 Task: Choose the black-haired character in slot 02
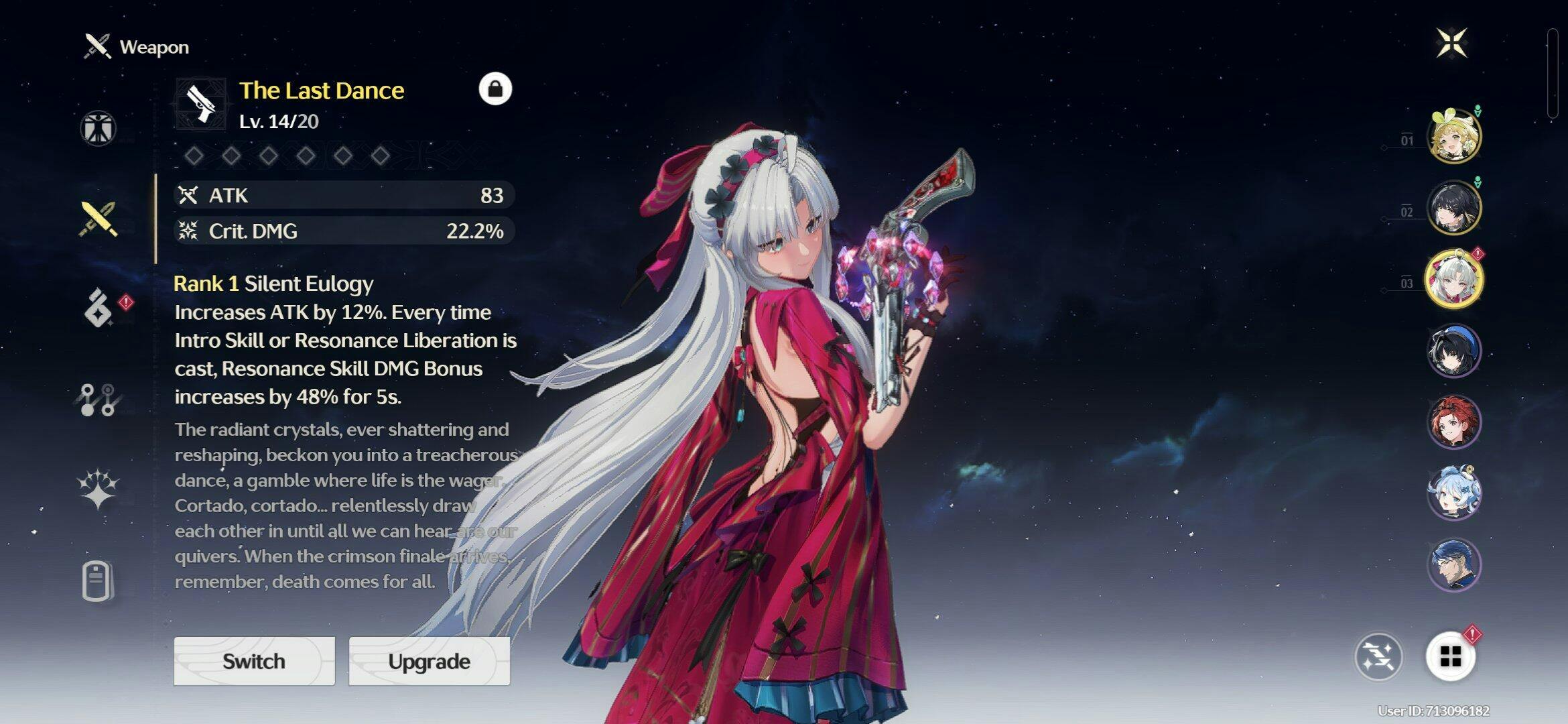(x=1454, y=208)
